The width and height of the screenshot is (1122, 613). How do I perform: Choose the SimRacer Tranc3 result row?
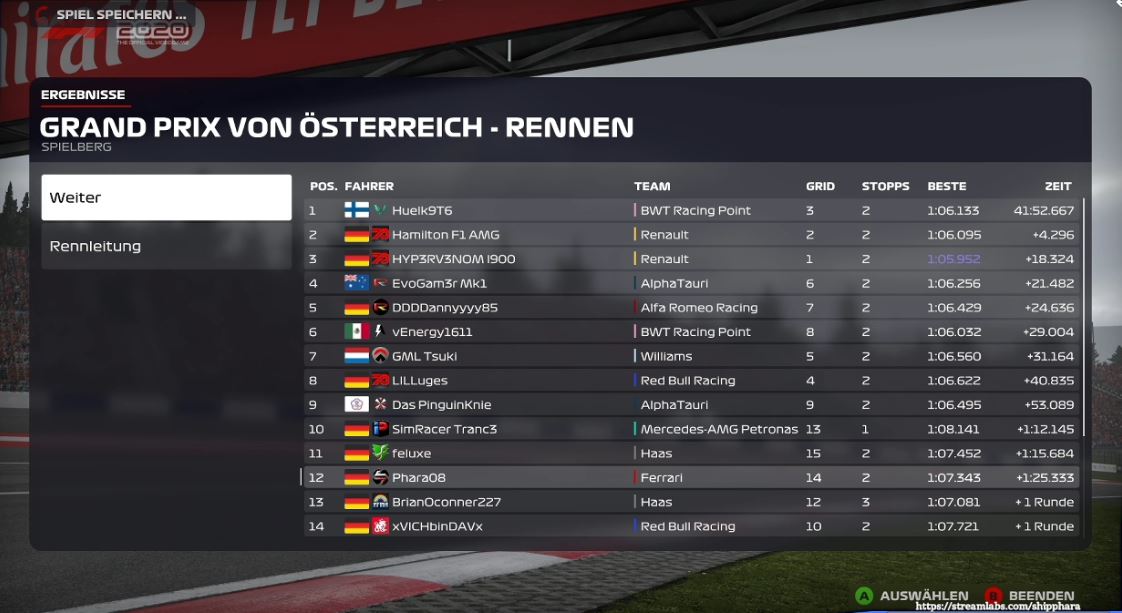pyautogui.click(x=690, y=429)
